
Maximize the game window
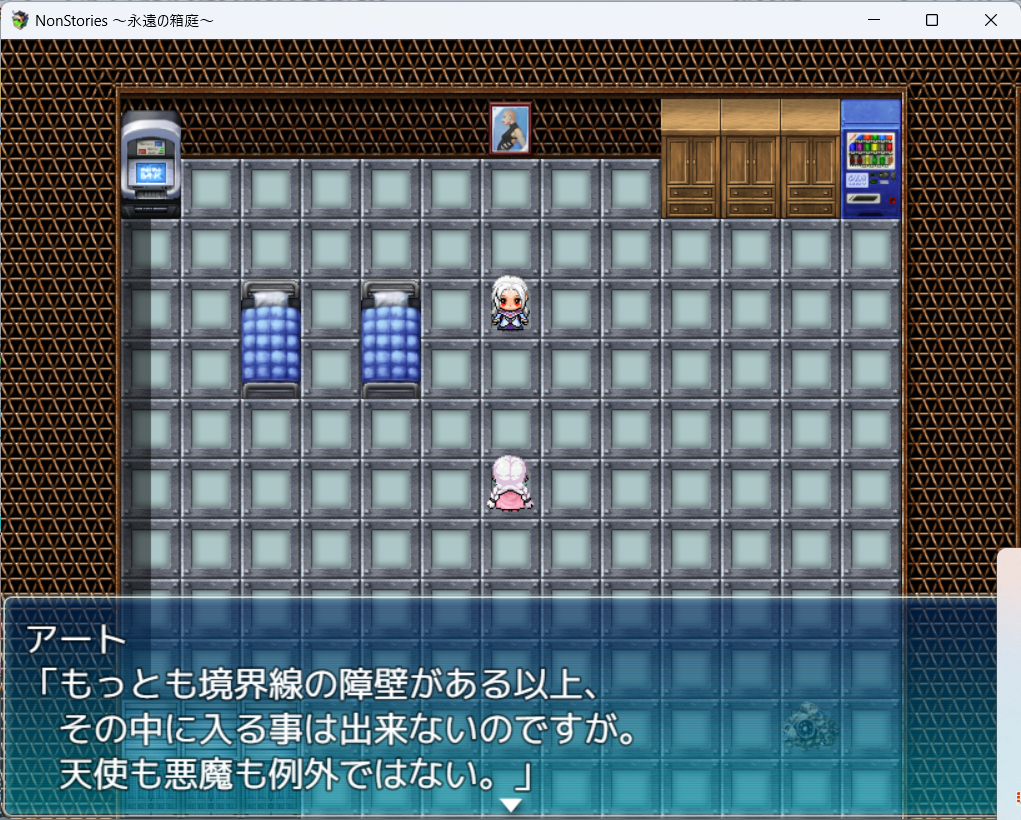pos(931,20)
